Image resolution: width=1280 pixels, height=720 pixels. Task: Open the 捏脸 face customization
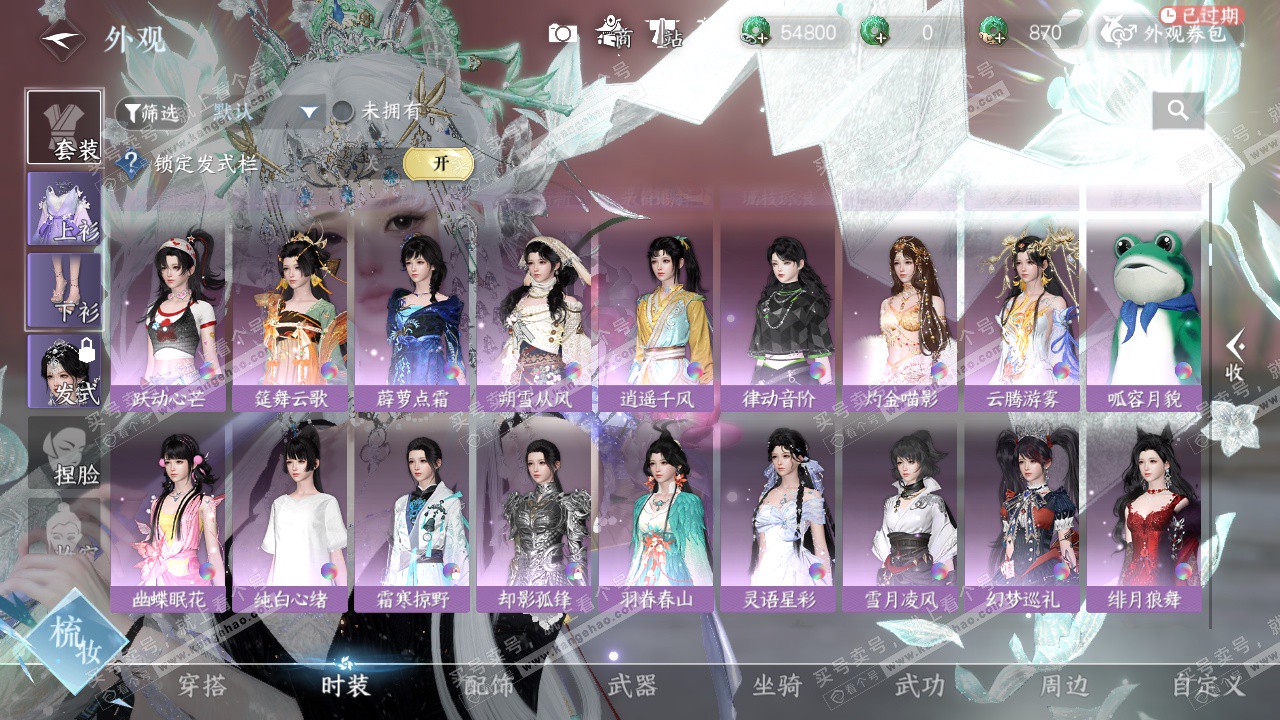[65, 453]
